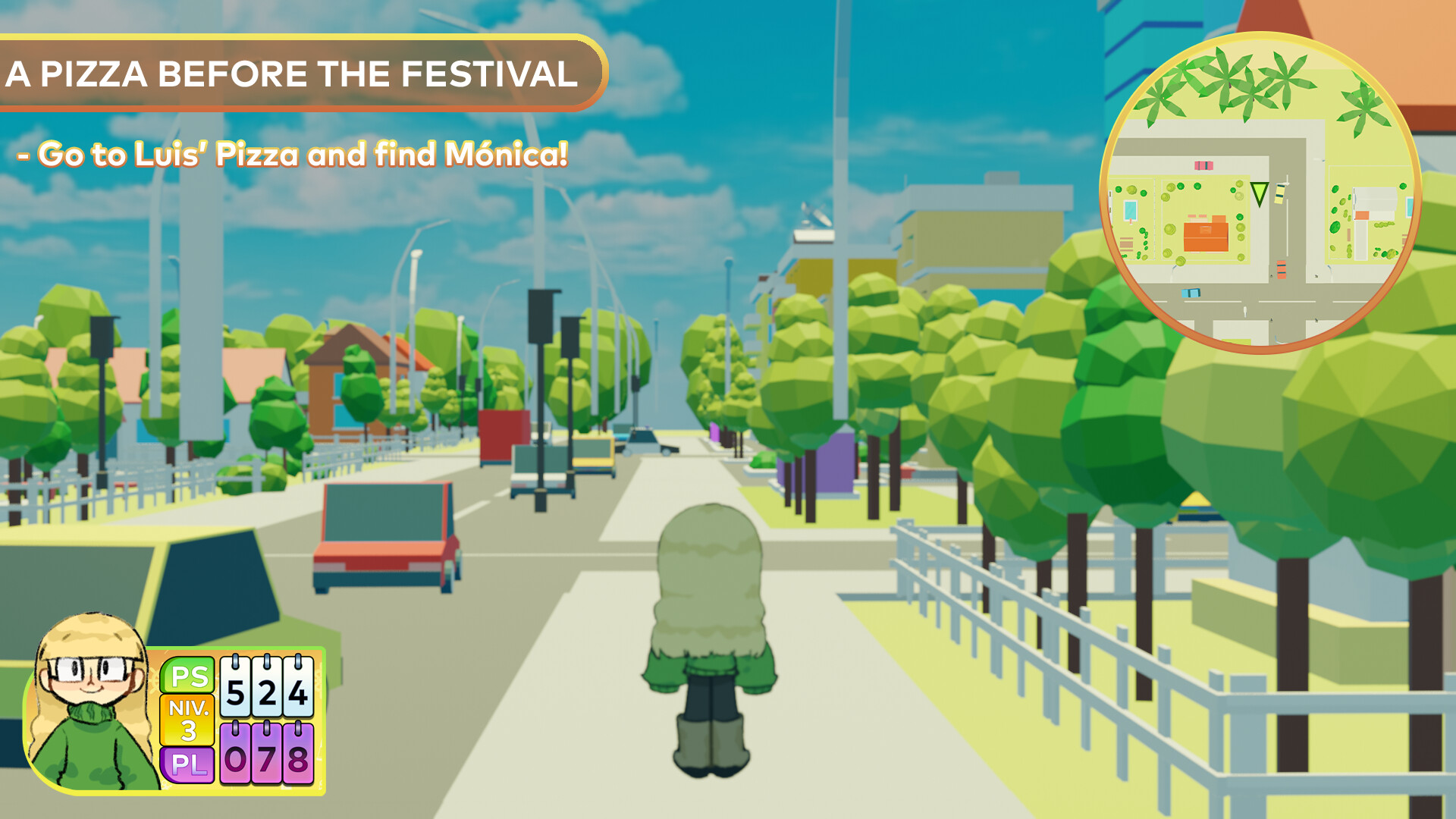Click the pink car icon on the minimap
Viewport: 1456px width, 819px height.
click(x=1204, y=165)
